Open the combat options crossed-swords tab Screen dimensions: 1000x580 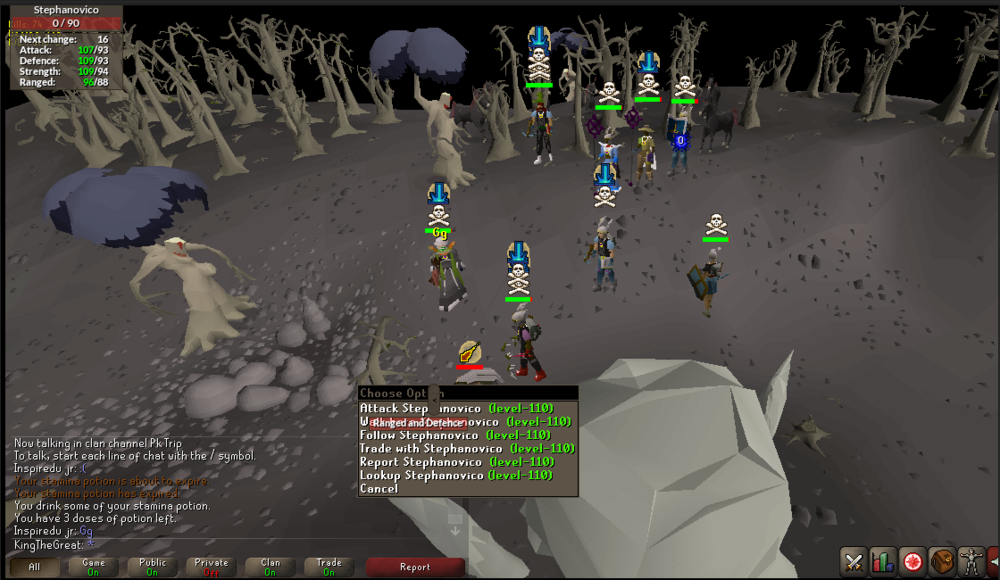pyautogui.click(x=853, y=562)
